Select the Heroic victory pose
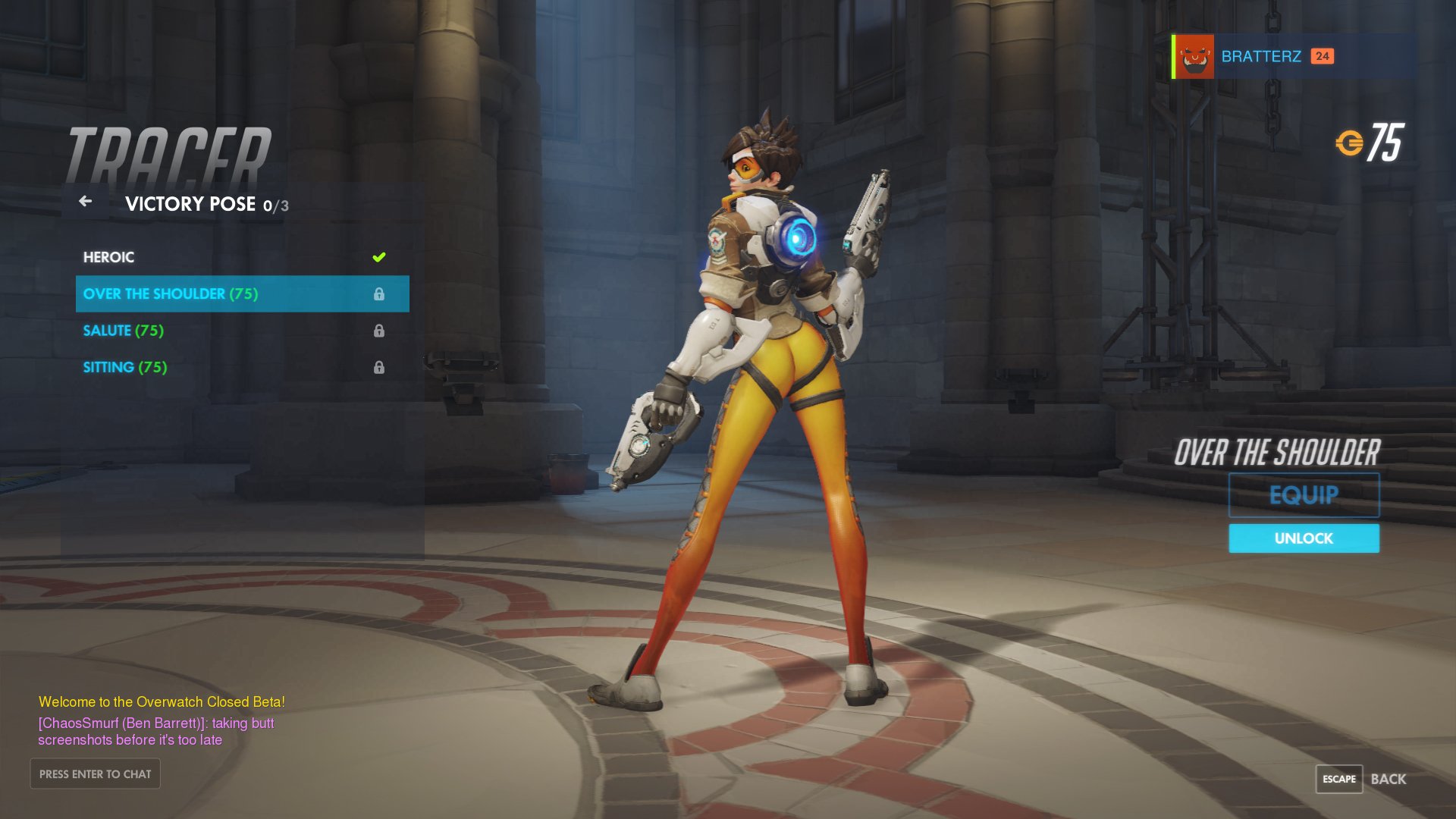The height and width of the screenshot is (819, 1456). (x=110, y=257)
